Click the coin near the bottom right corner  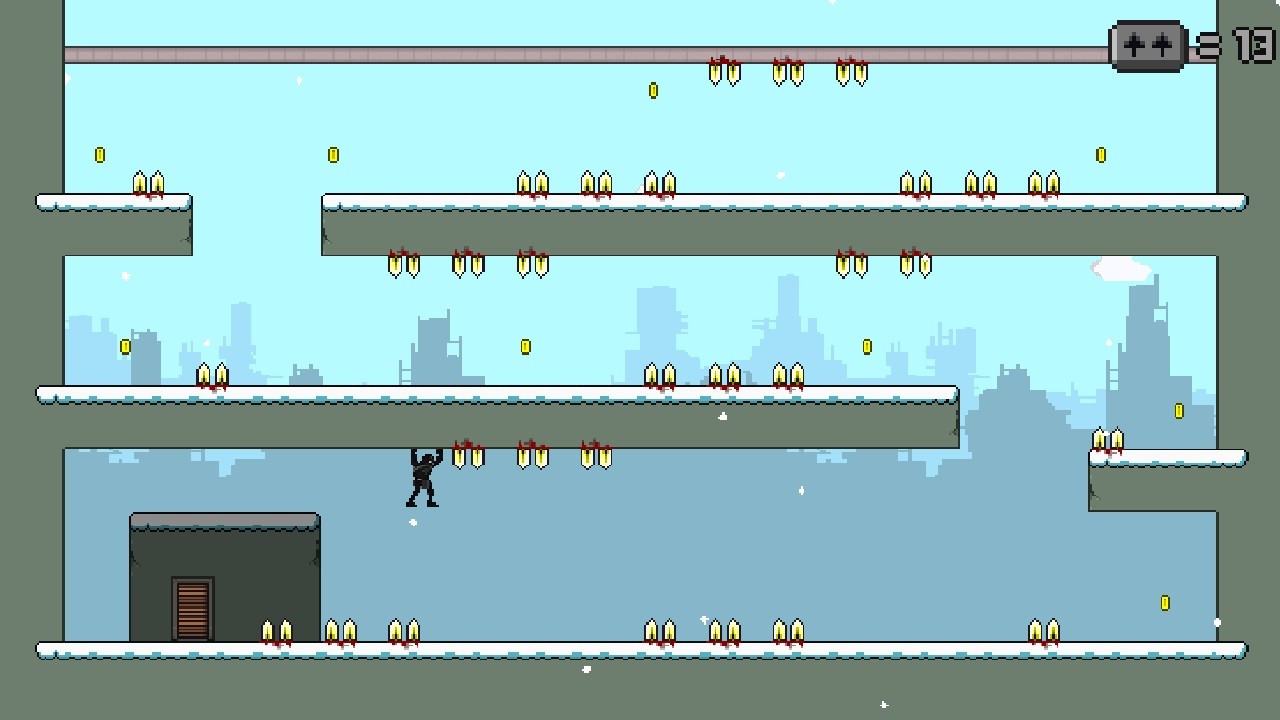click(x=1163, y=601)
